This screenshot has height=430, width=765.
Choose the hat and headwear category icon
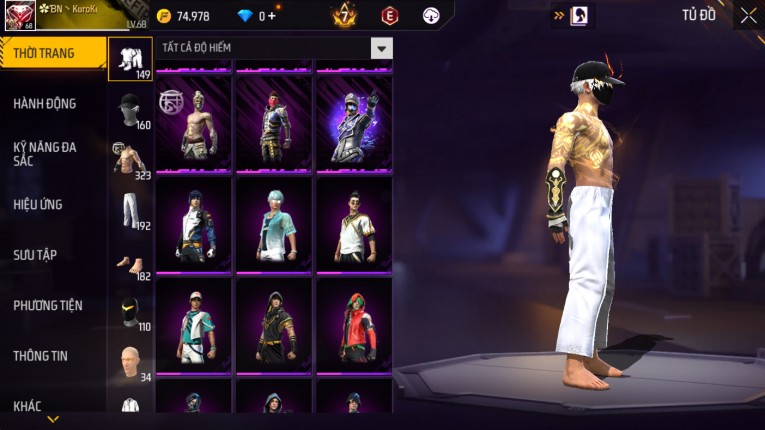coord(130,110)
